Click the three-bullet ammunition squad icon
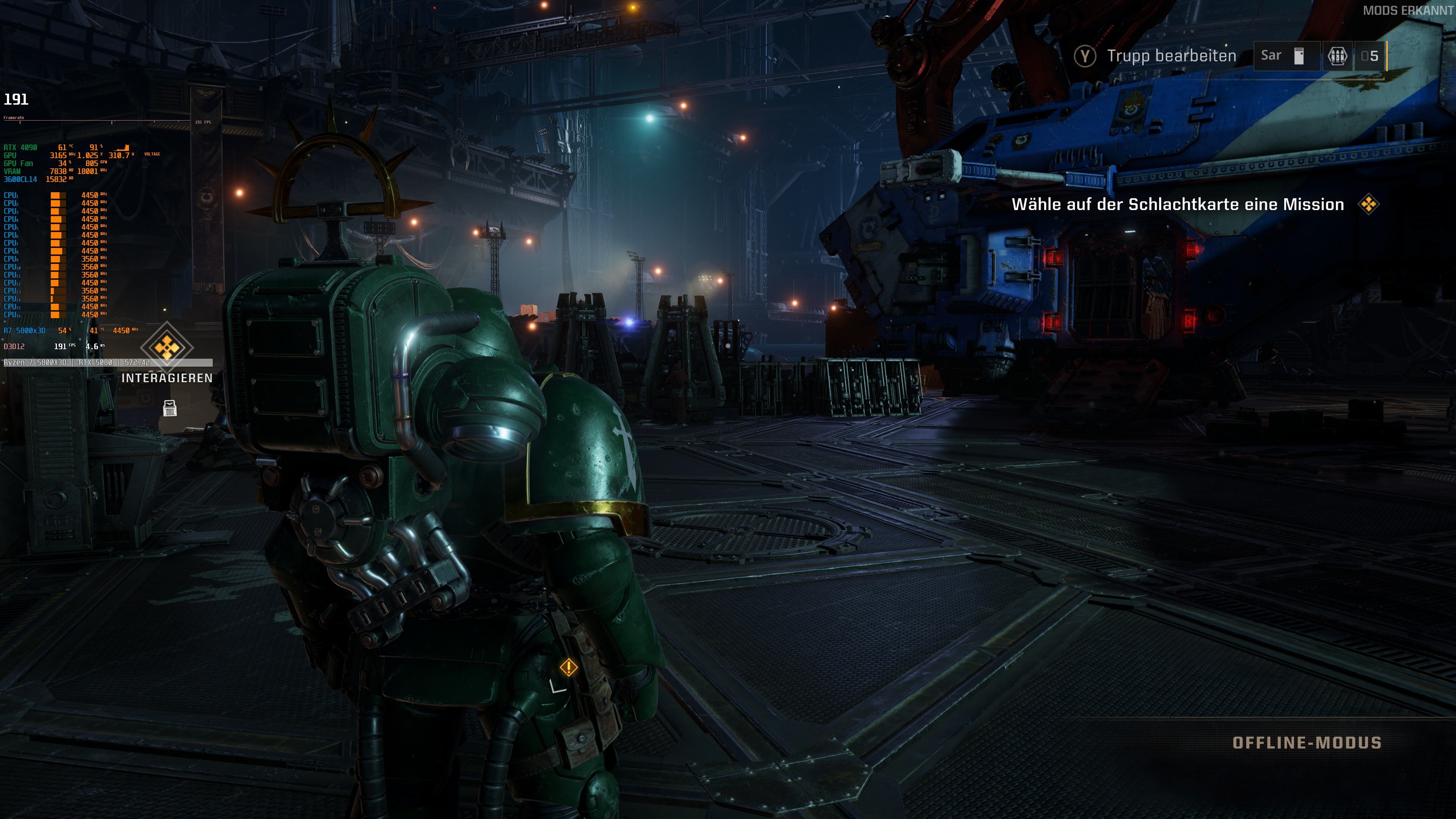Screen dimensions: 1456x819 point(1337,56)
